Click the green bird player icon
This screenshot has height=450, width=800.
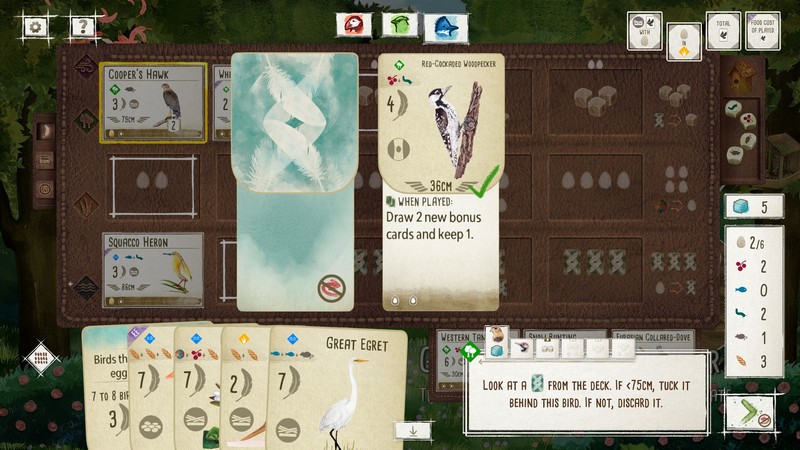pyautogui.click(x=399, y=25)
